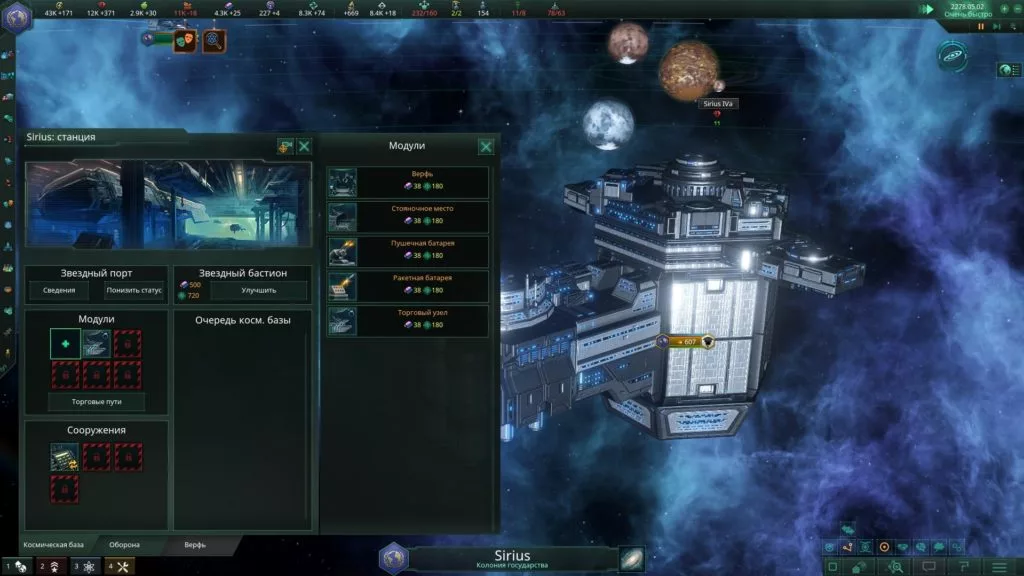Viewport: 1024px width, 576px height.
Task: Open the Сведения details button
Action: point(59,291)
